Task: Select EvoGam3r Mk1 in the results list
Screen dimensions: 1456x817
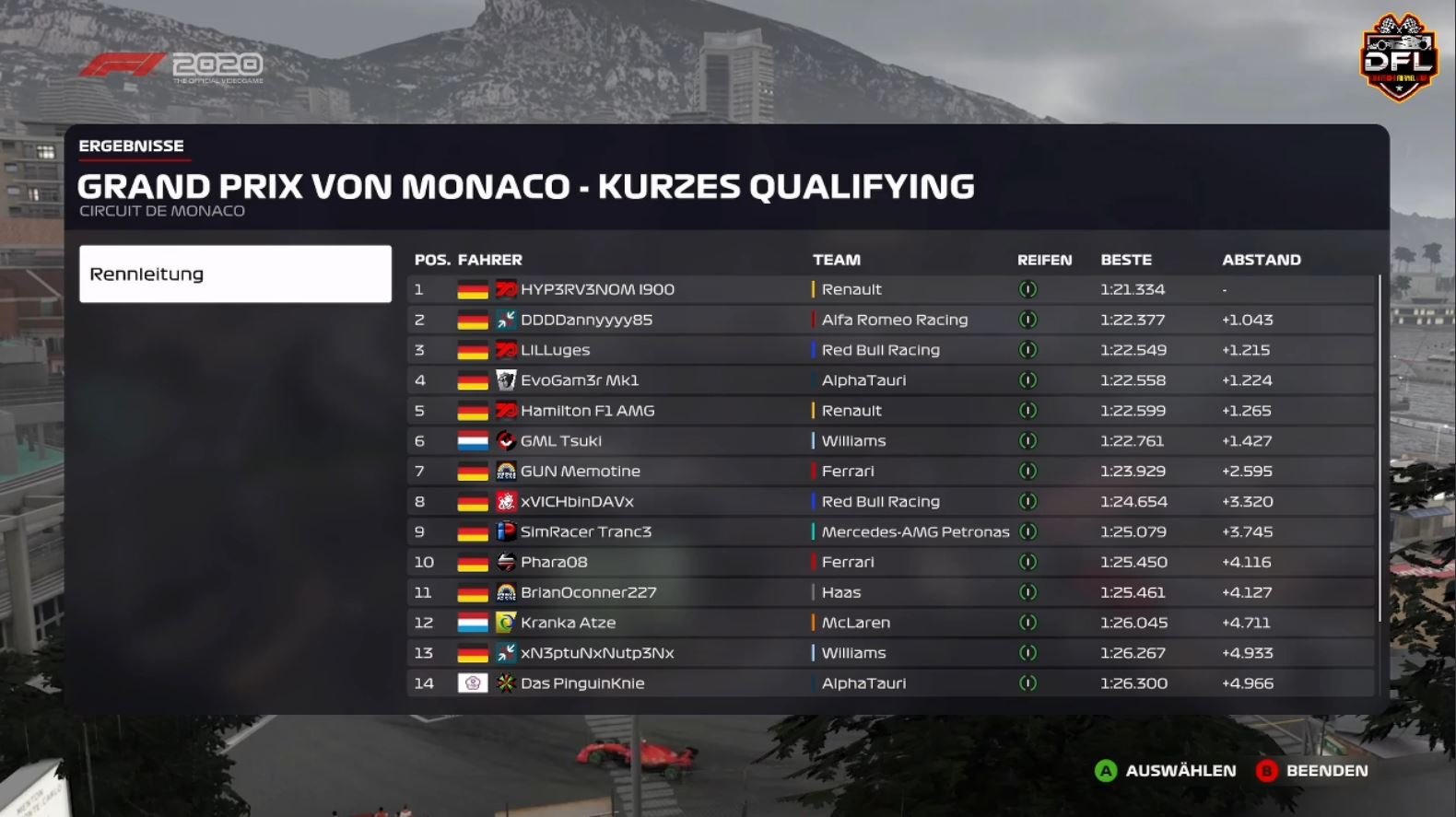Action: pyautogui.click(x=579, y=380)
